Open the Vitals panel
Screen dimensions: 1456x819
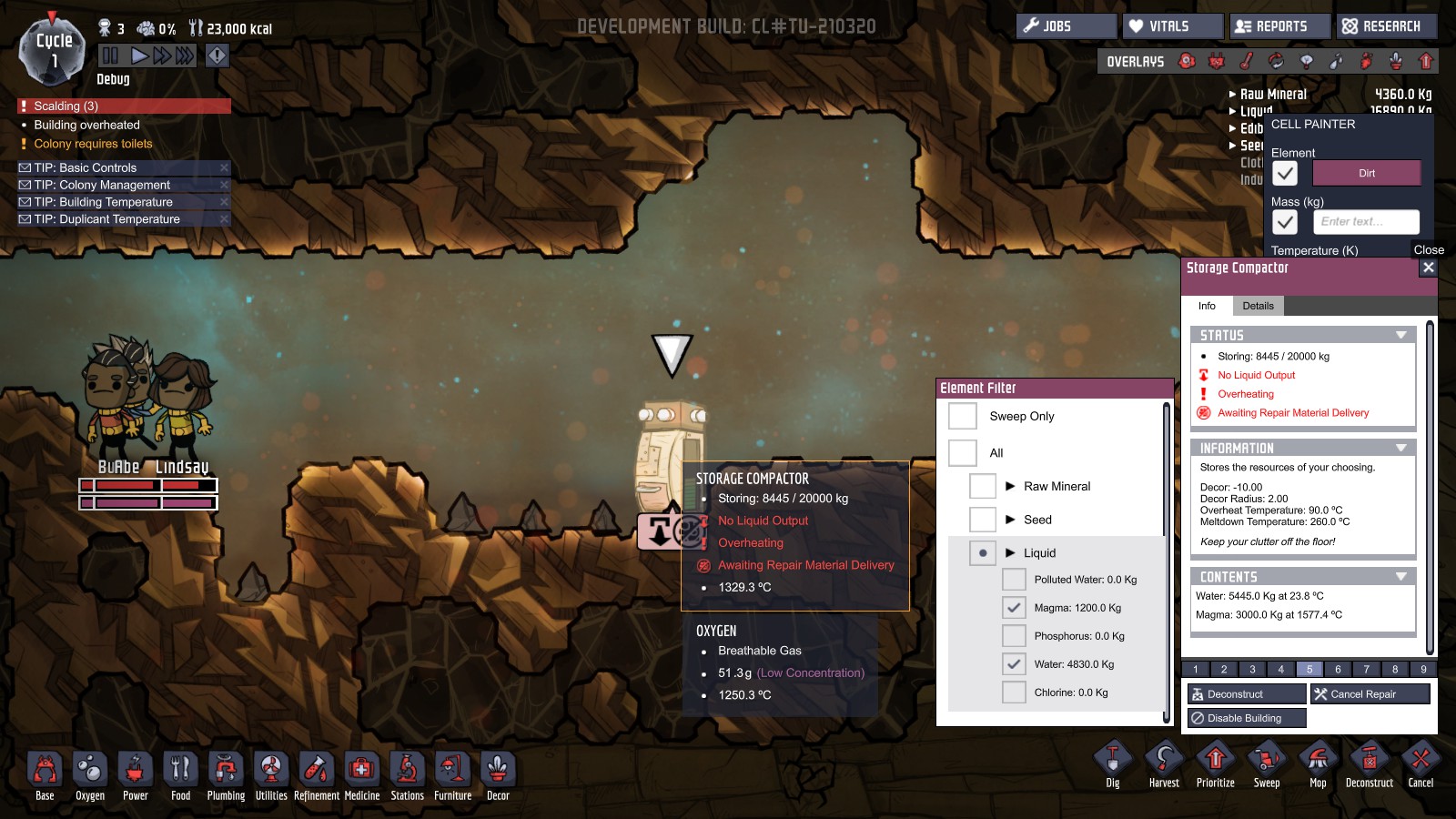[1172, 26]
